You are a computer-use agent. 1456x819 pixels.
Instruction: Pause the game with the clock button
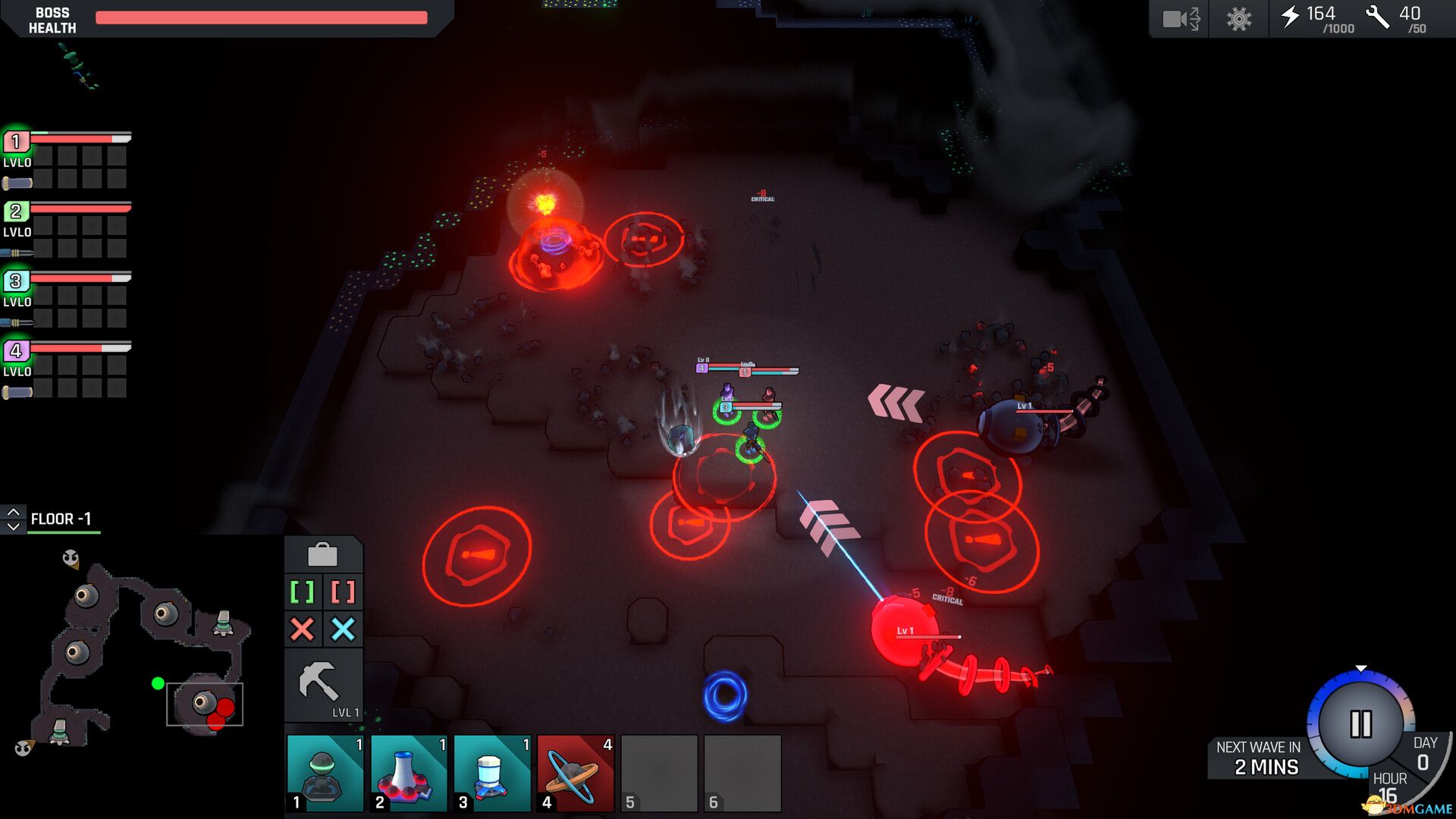point(1360,723)
